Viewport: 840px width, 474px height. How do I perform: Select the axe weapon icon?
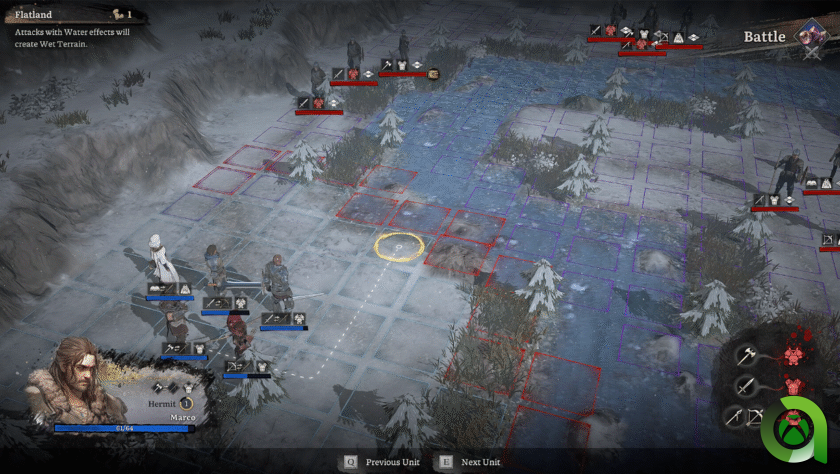point(747,355)
